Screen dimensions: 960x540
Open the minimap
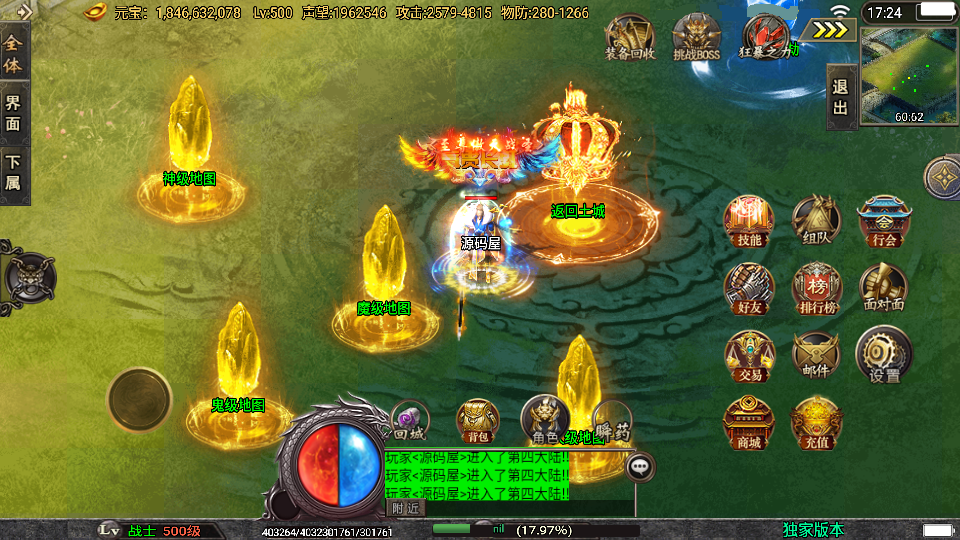point(908,75)
